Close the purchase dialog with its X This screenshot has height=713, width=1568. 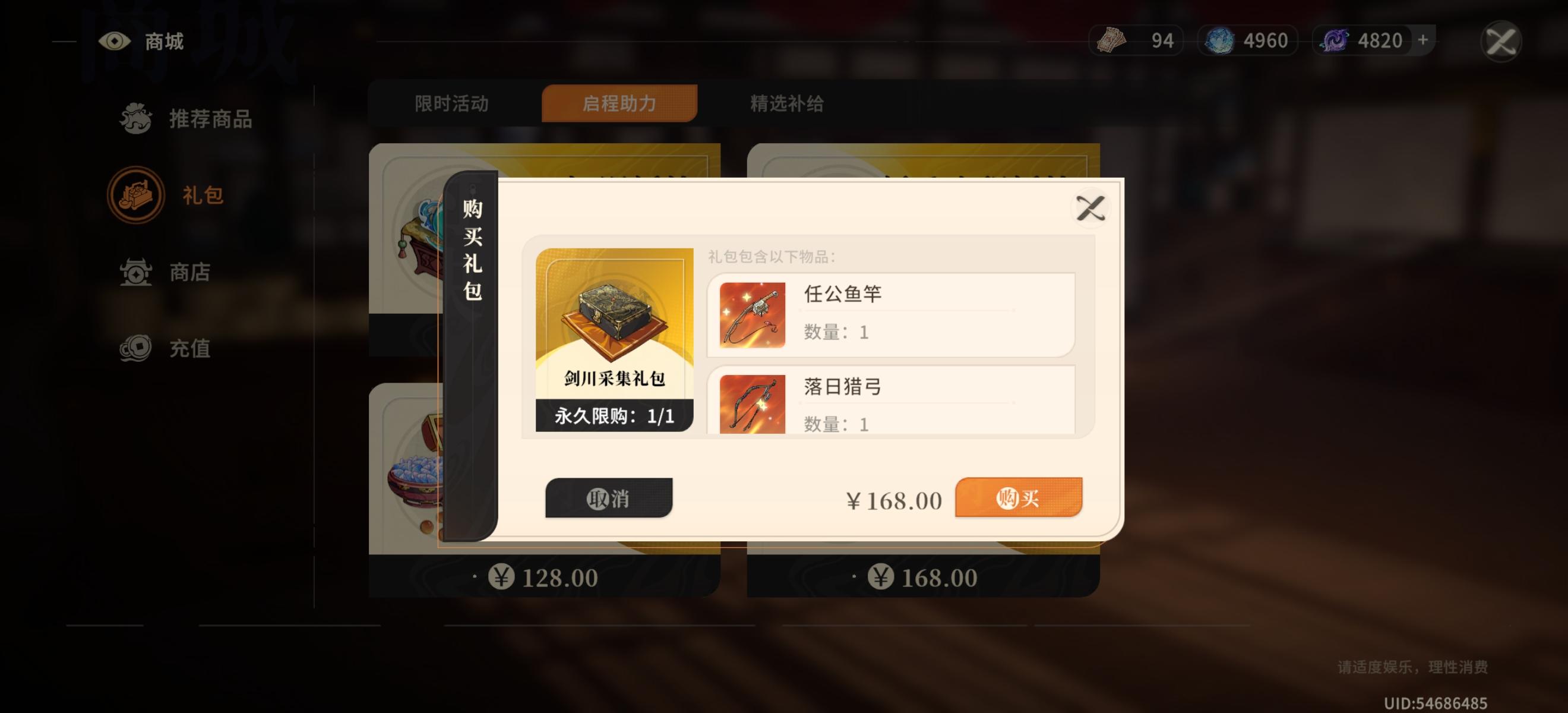click(x=1091, y=207)
